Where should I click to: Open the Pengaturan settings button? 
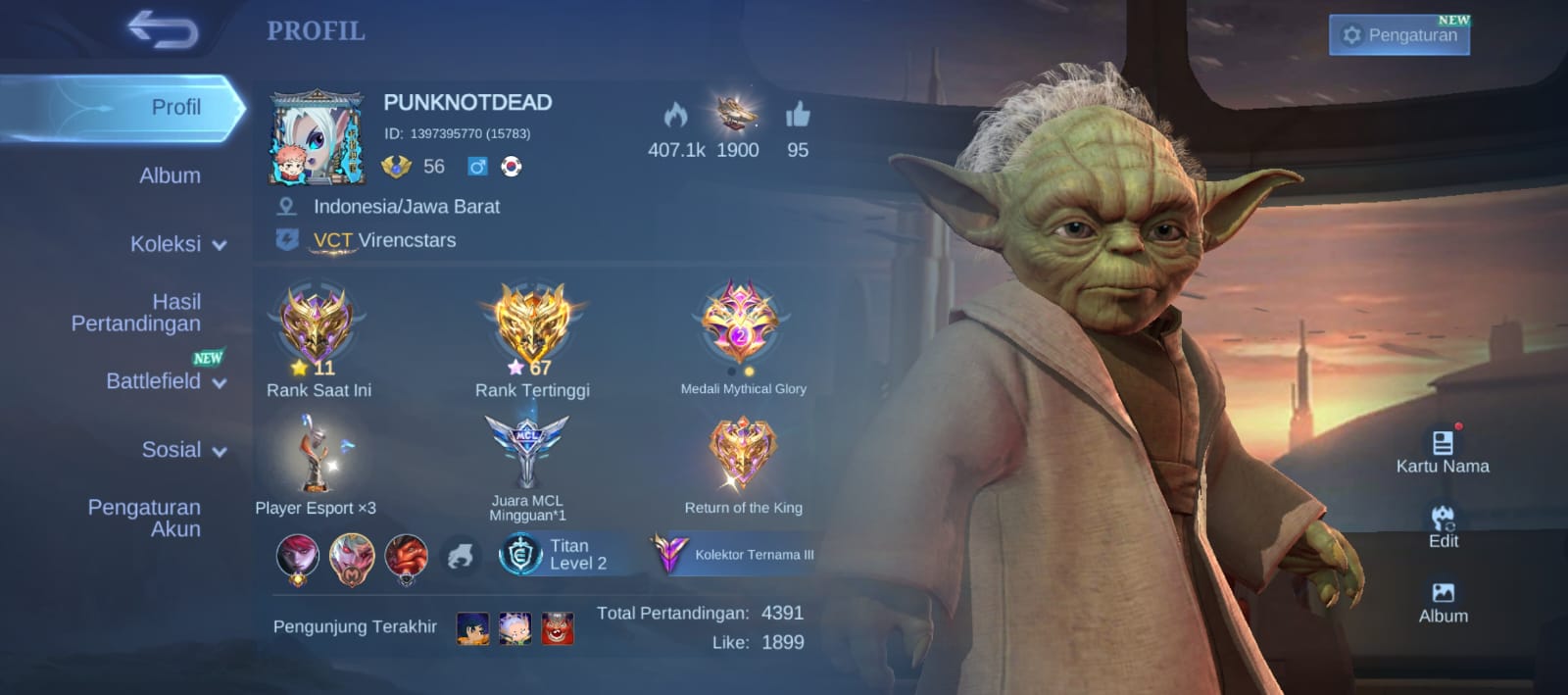[1398, 35]
